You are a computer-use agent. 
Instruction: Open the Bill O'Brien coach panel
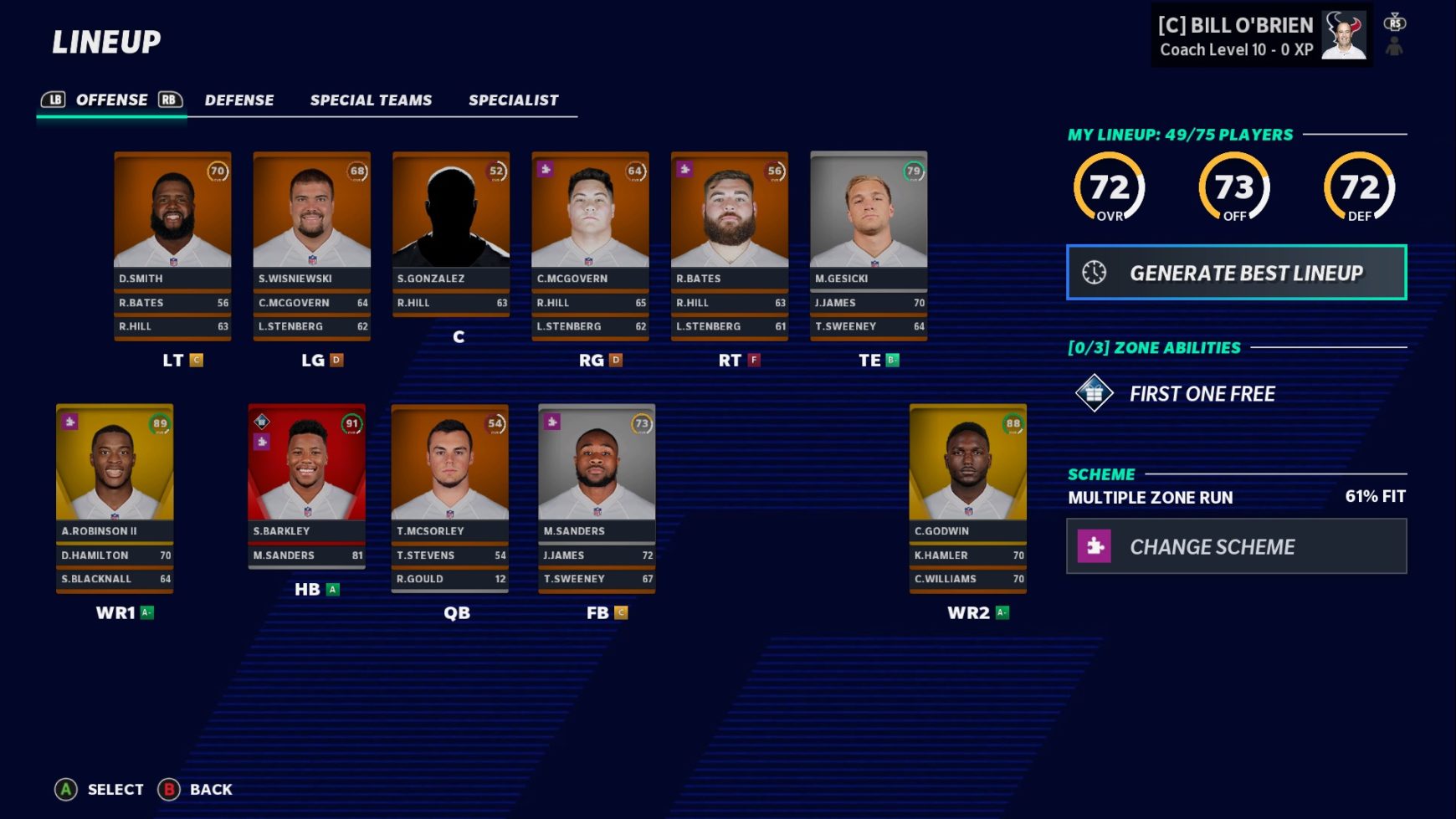[x=1261, y=37]
